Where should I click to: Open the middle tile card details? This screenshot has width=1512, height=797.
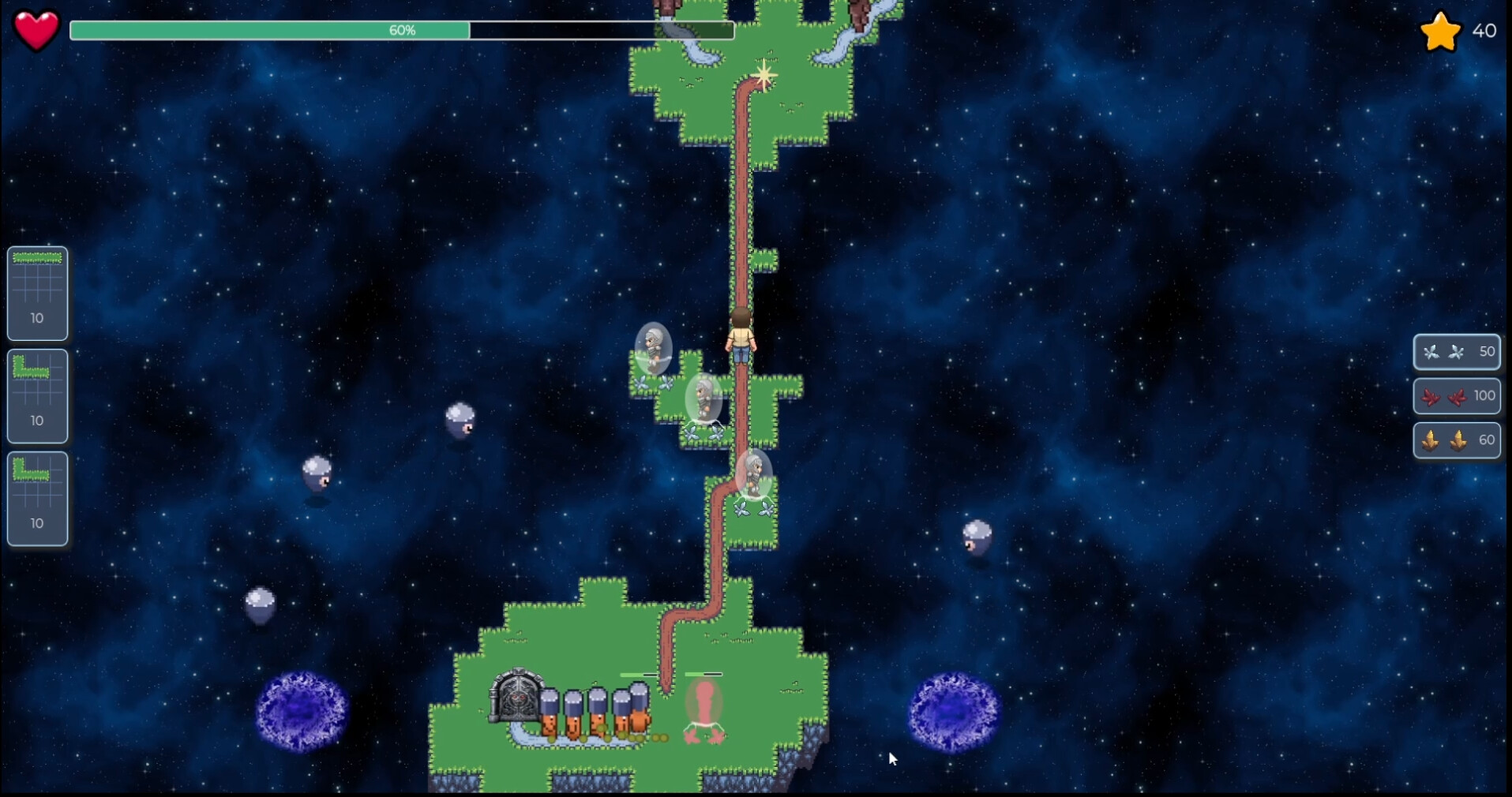(x=37, y=396)
